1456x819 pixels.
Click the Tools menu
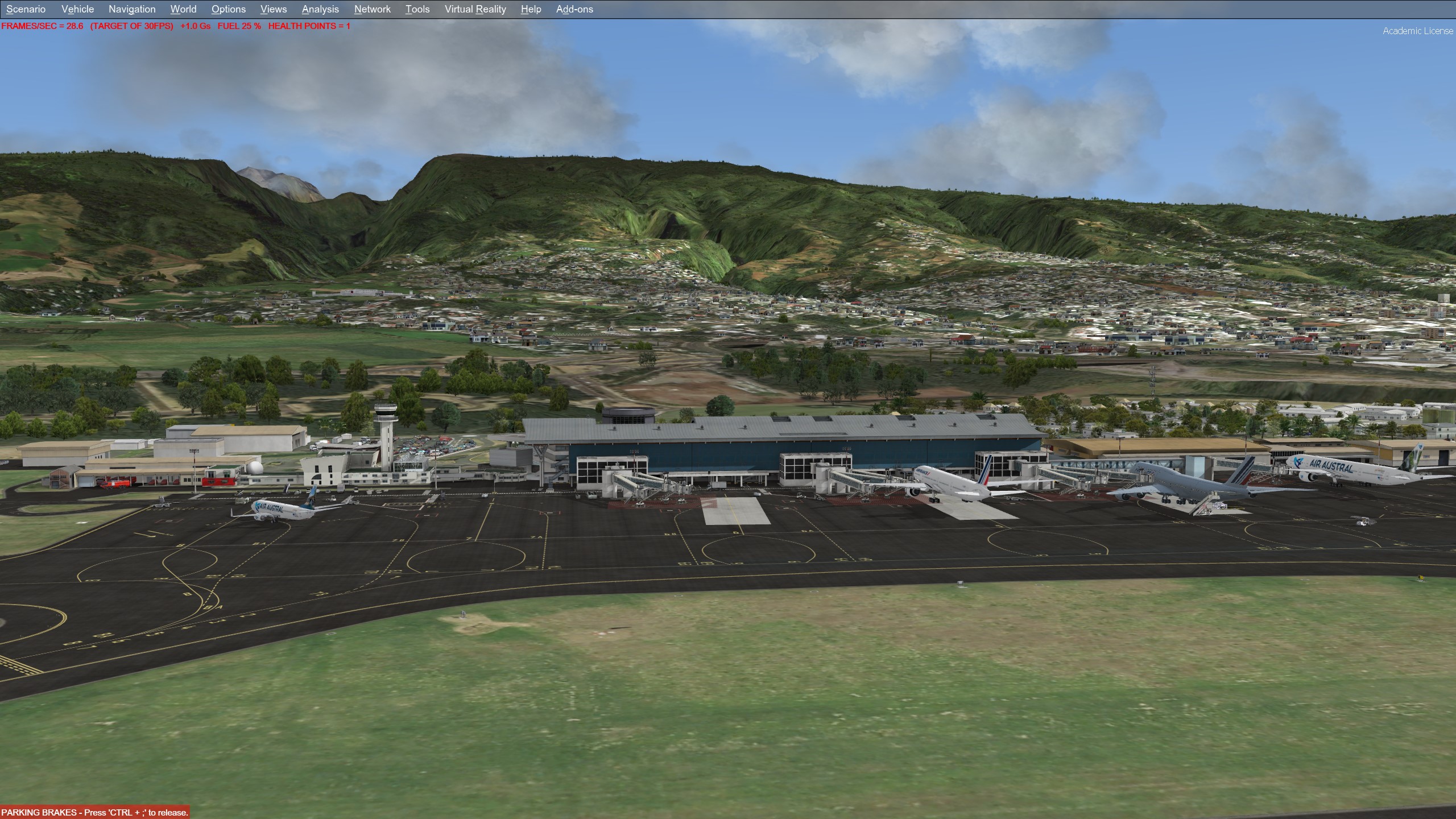417,9
